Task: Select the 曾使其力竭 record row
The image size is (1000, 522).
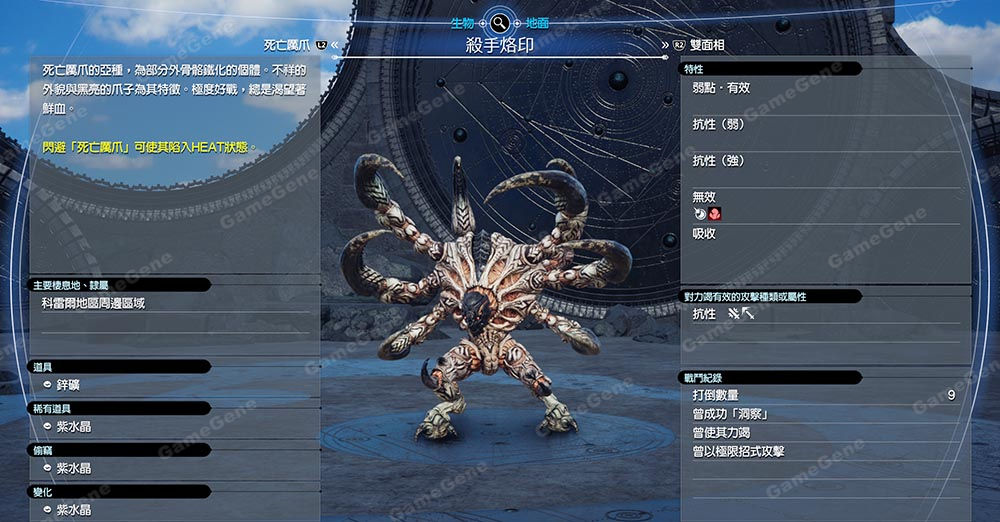Action: [x=824, y=433]
